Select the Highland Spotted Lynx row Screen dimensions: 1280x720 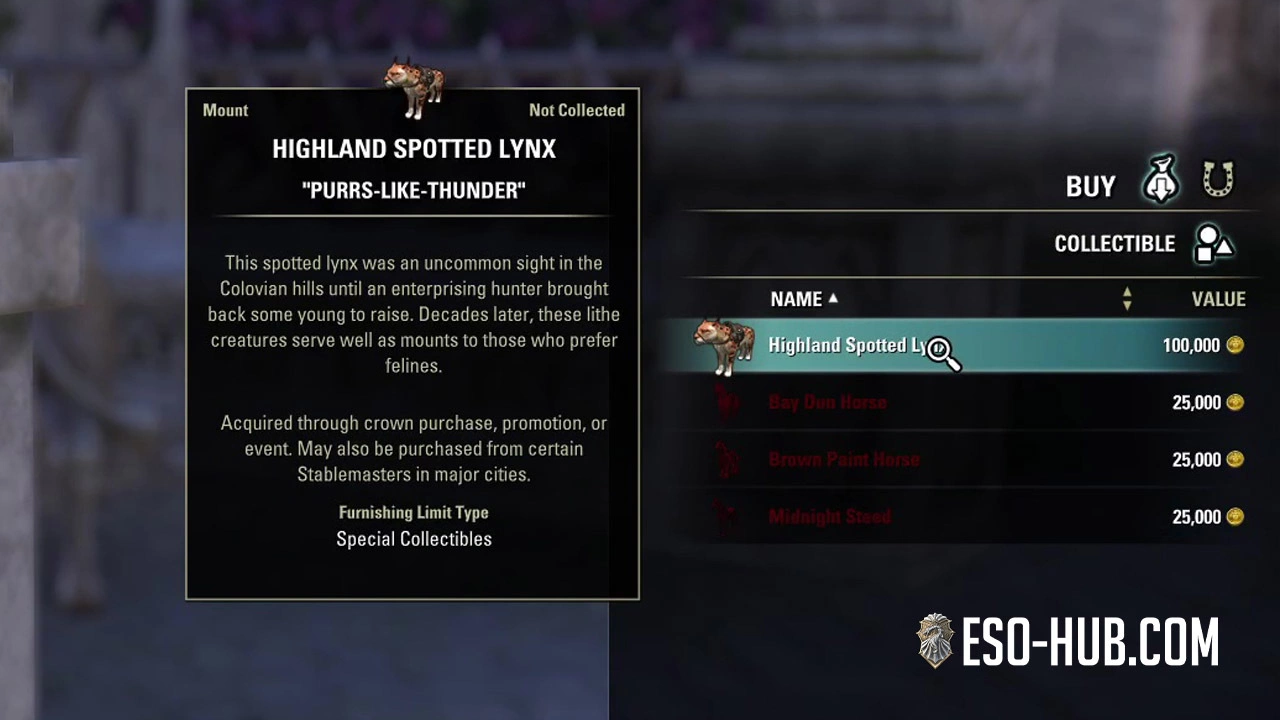click(960, 346)
